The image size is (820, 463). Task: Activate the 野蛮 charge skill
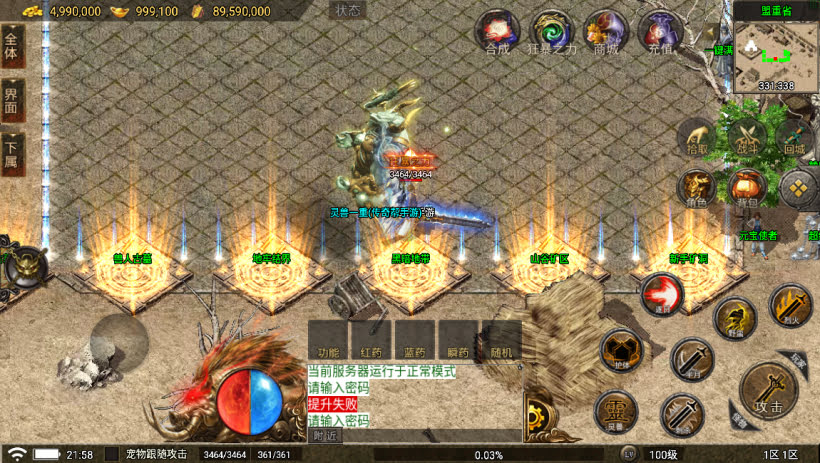coord(735,320)
